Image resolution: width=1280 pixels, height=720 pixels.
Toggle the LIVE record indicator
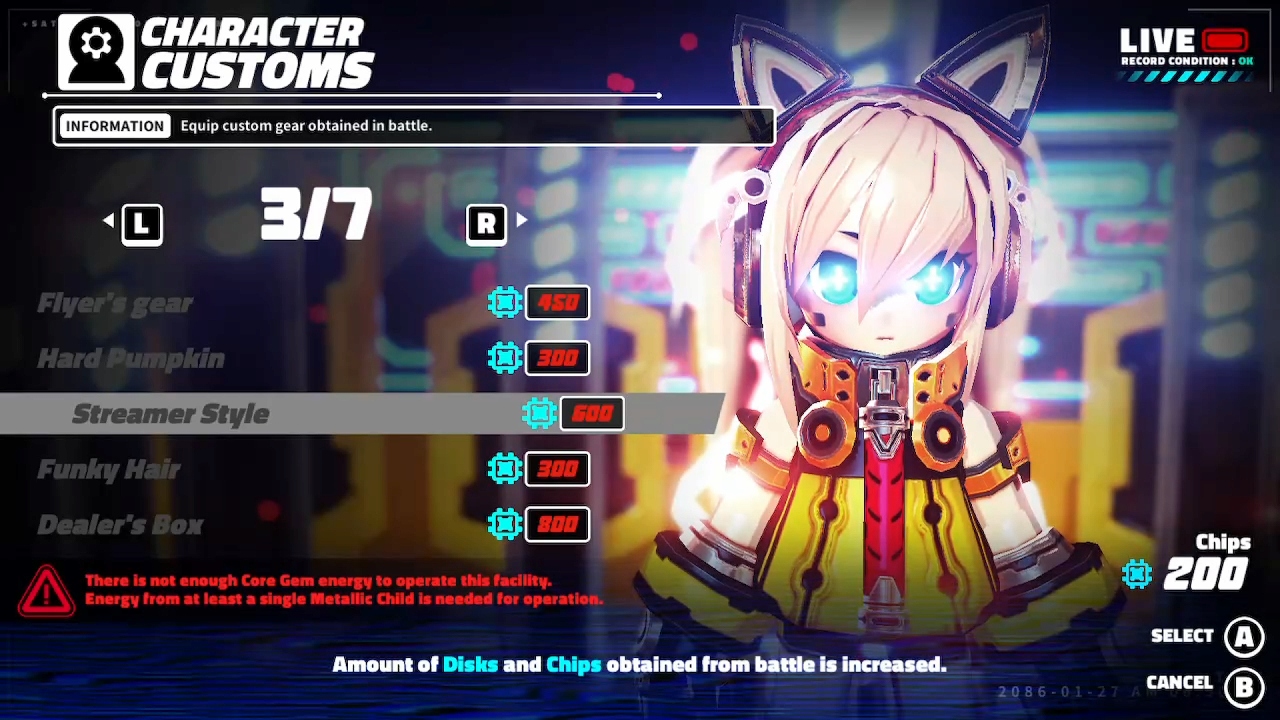[x=1227, y=42]
